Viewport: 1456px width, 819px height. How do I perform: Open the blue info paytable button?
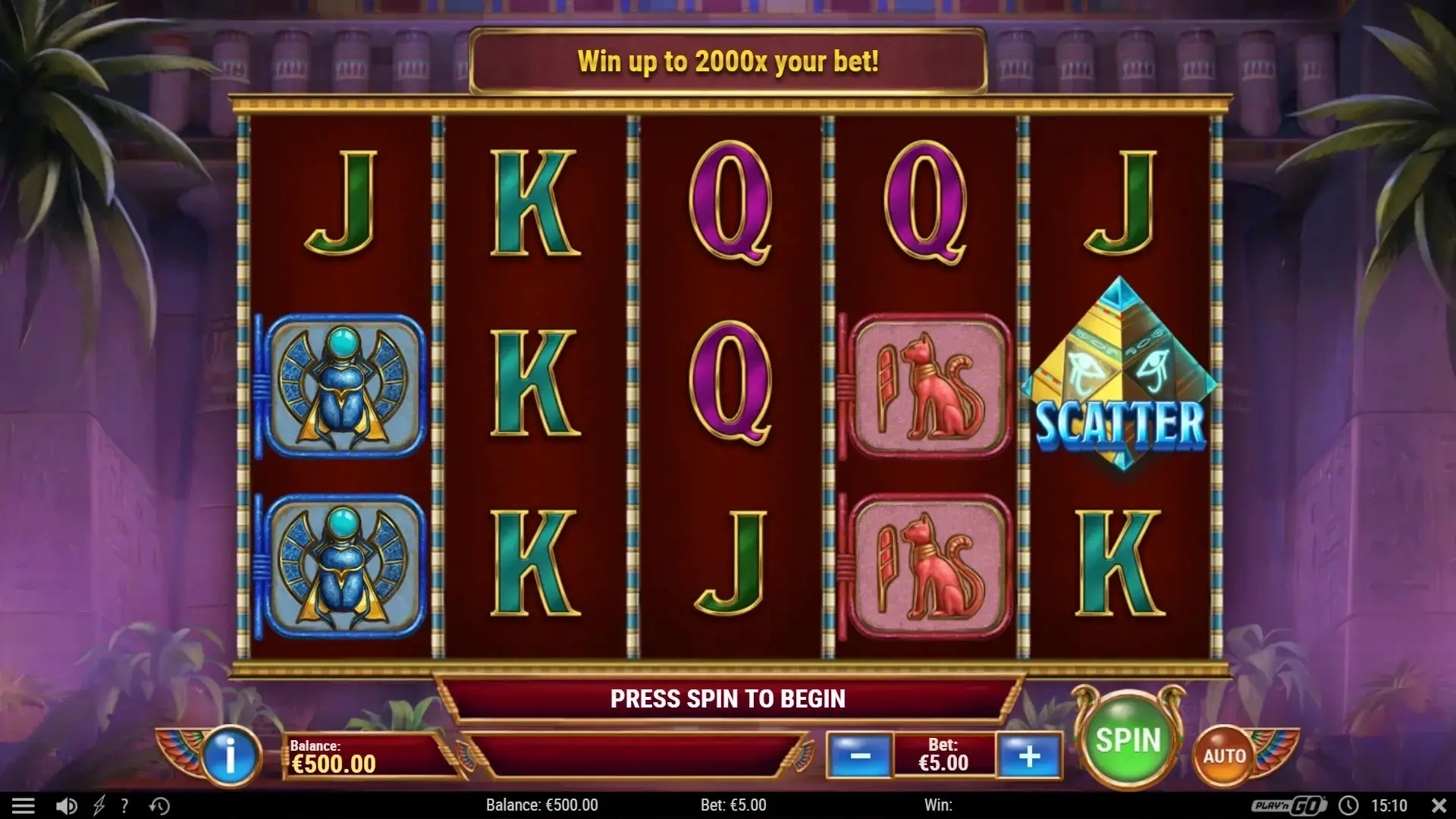coord(229,755)
